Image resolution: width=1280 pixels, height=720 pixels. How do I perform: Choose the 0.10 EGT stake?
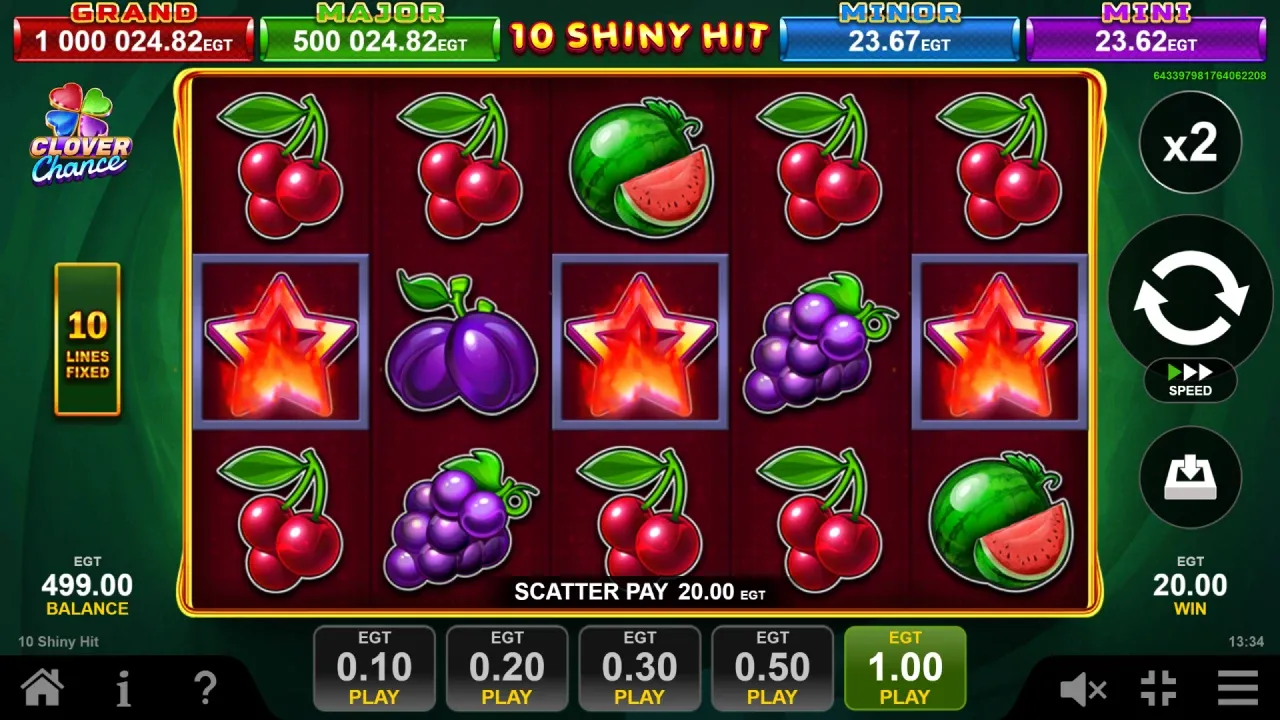pyautogui.click(x=374, y=667)
